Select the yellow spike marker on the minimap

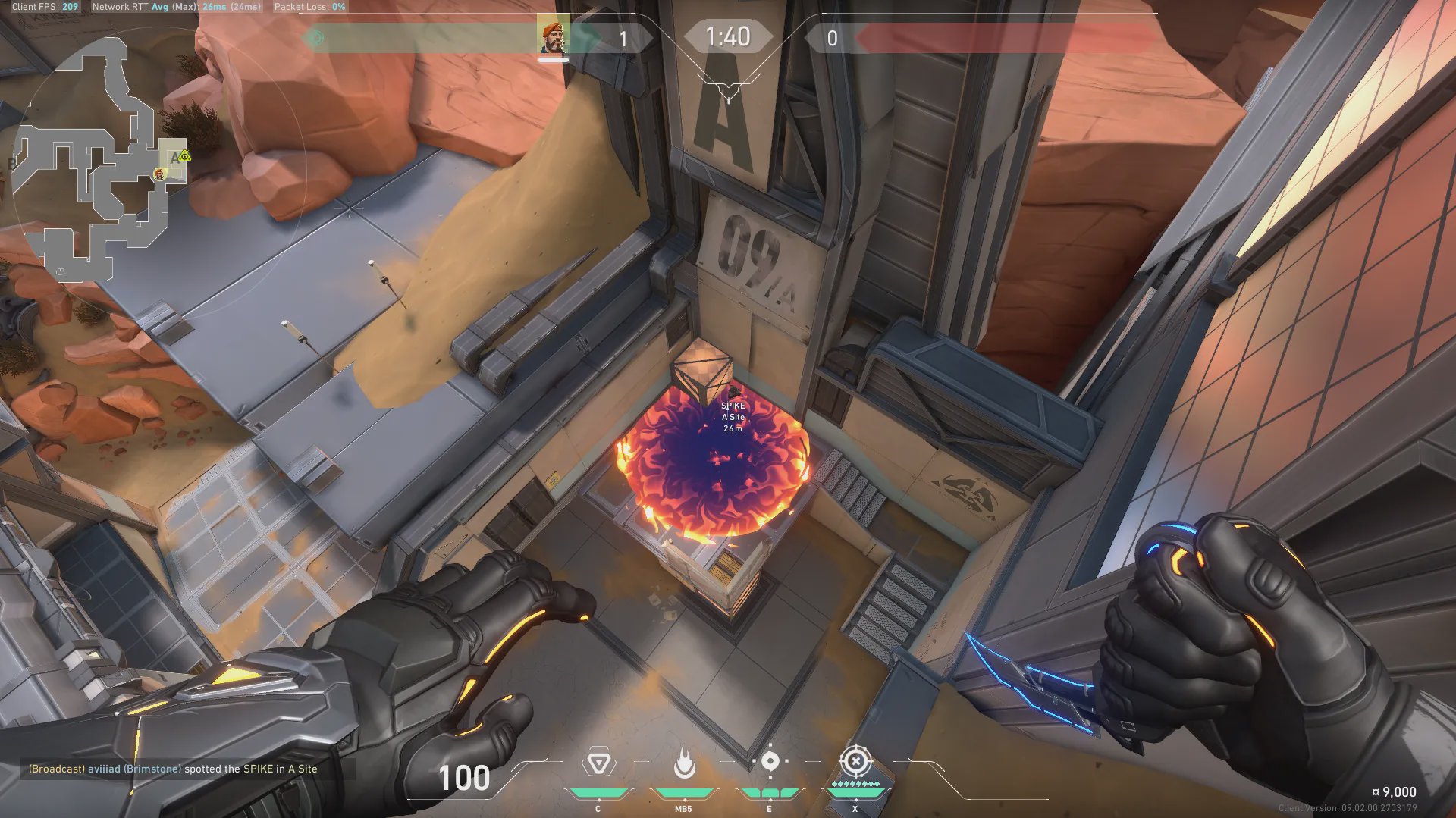click(x=184, y=156)
